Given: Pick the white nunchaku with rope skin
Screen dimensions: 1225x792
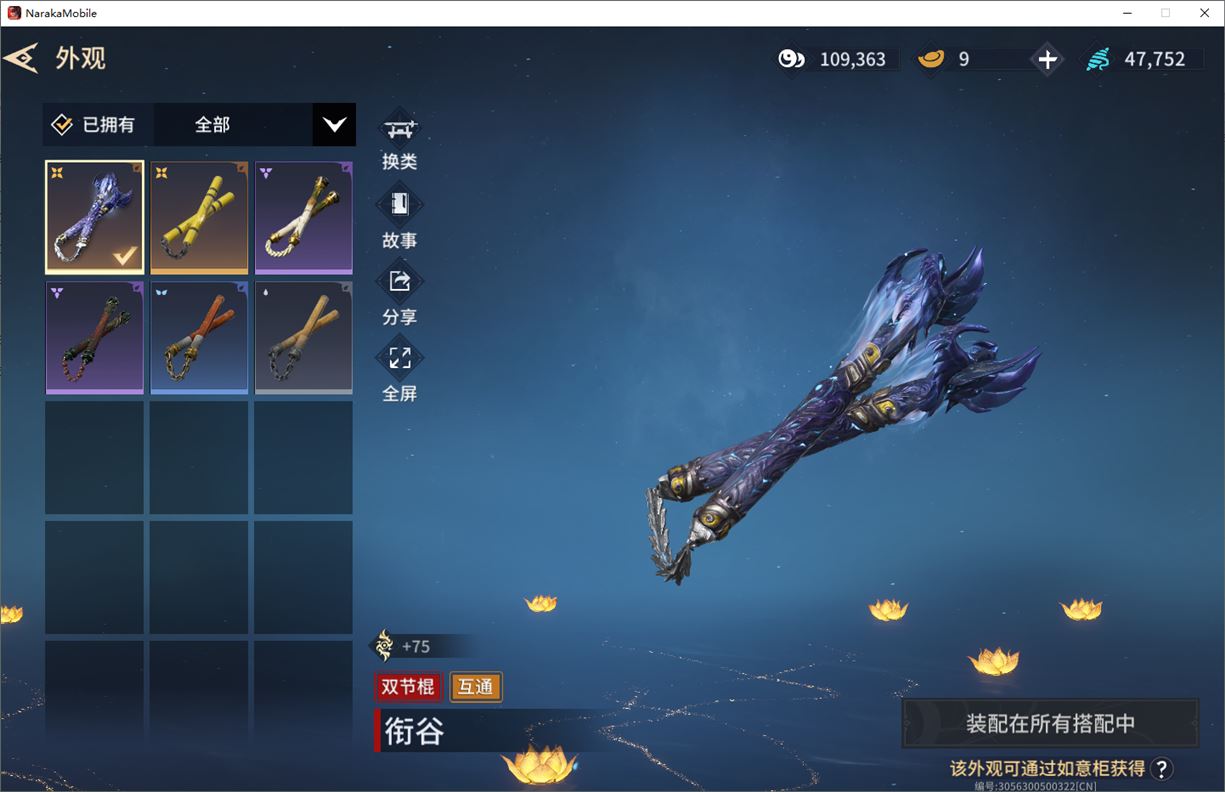Looking at the screenshot, I should click(x=303, y=217).
